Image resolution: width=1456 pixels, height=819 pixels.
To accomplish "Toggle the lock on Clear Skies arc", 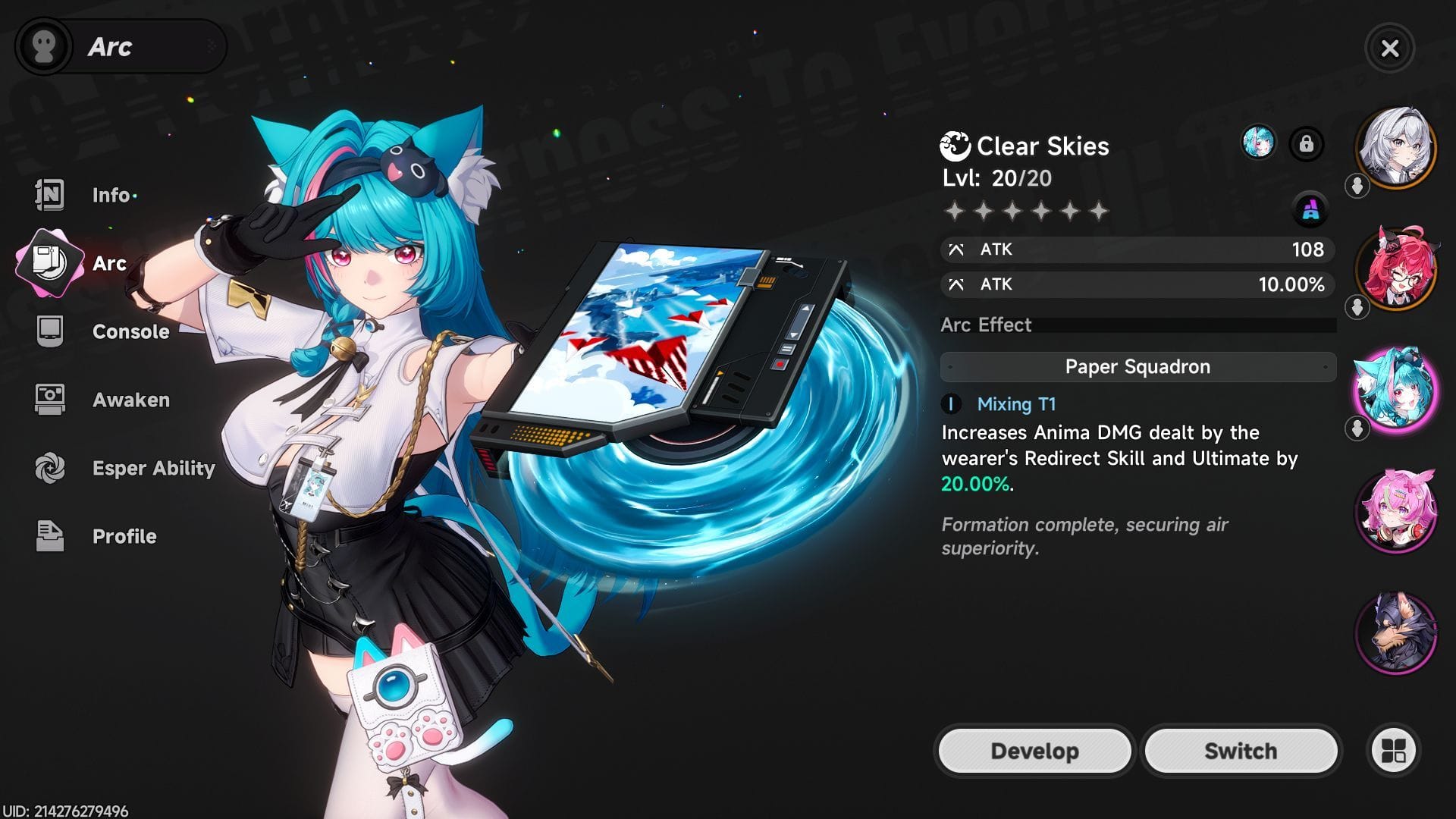I will (1307, 144).
